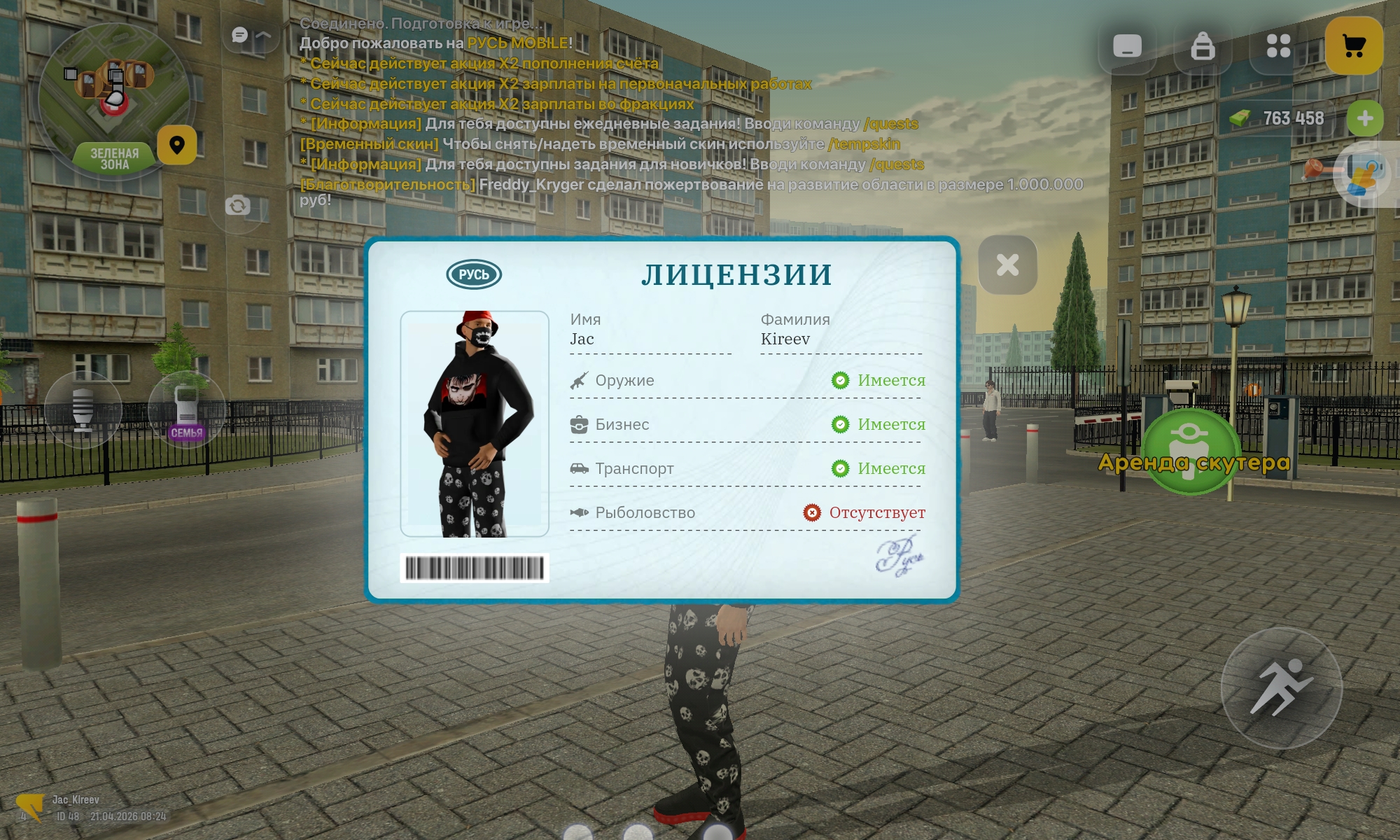Tap the red Отсутствует badge for Рыболовство

click(811, 512)
